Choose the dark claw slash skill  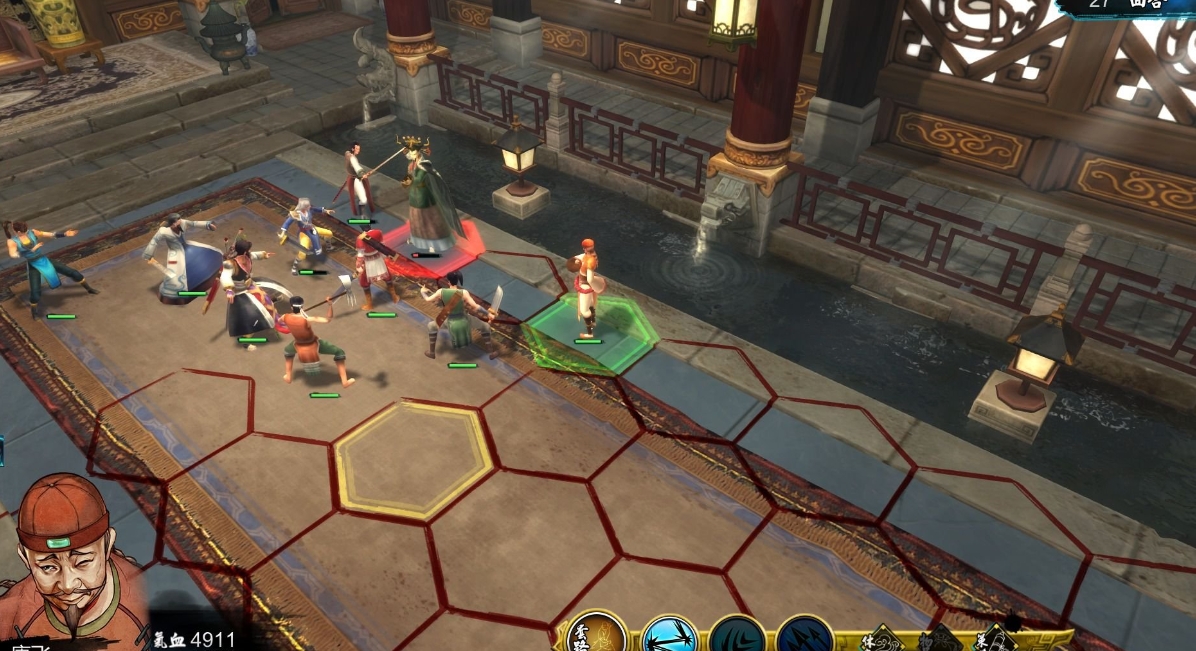(x=737, y=637)
